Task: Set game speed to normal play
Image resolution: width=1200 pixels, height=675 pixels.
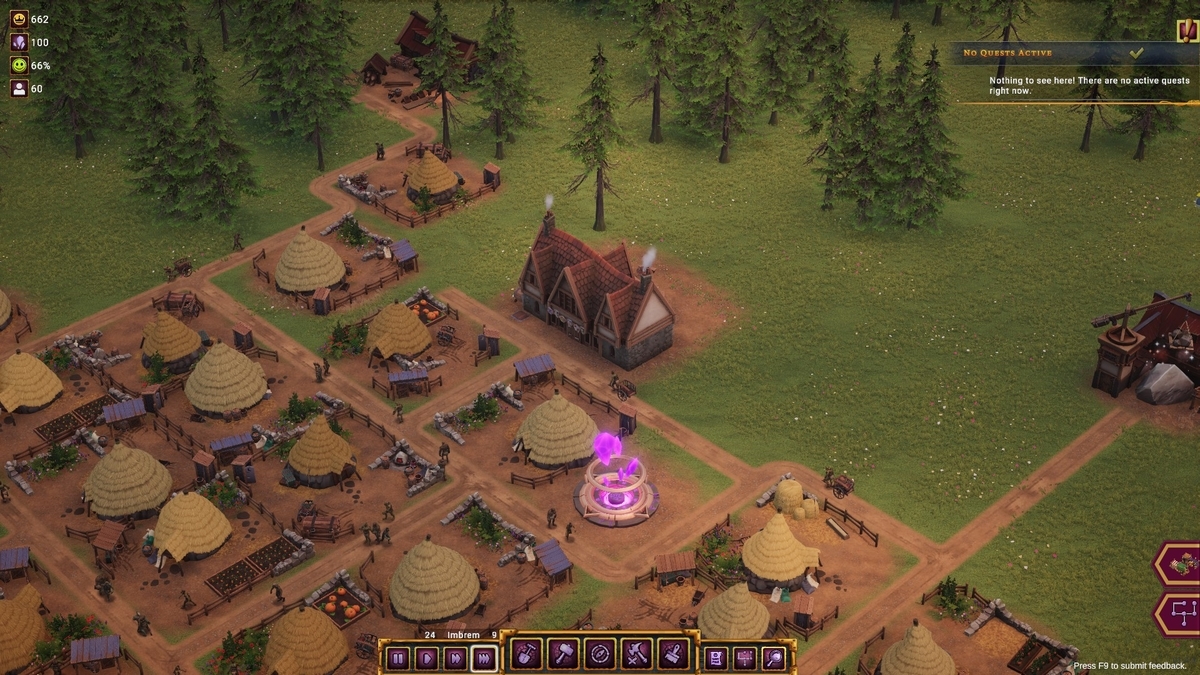Action: point(426,658)
